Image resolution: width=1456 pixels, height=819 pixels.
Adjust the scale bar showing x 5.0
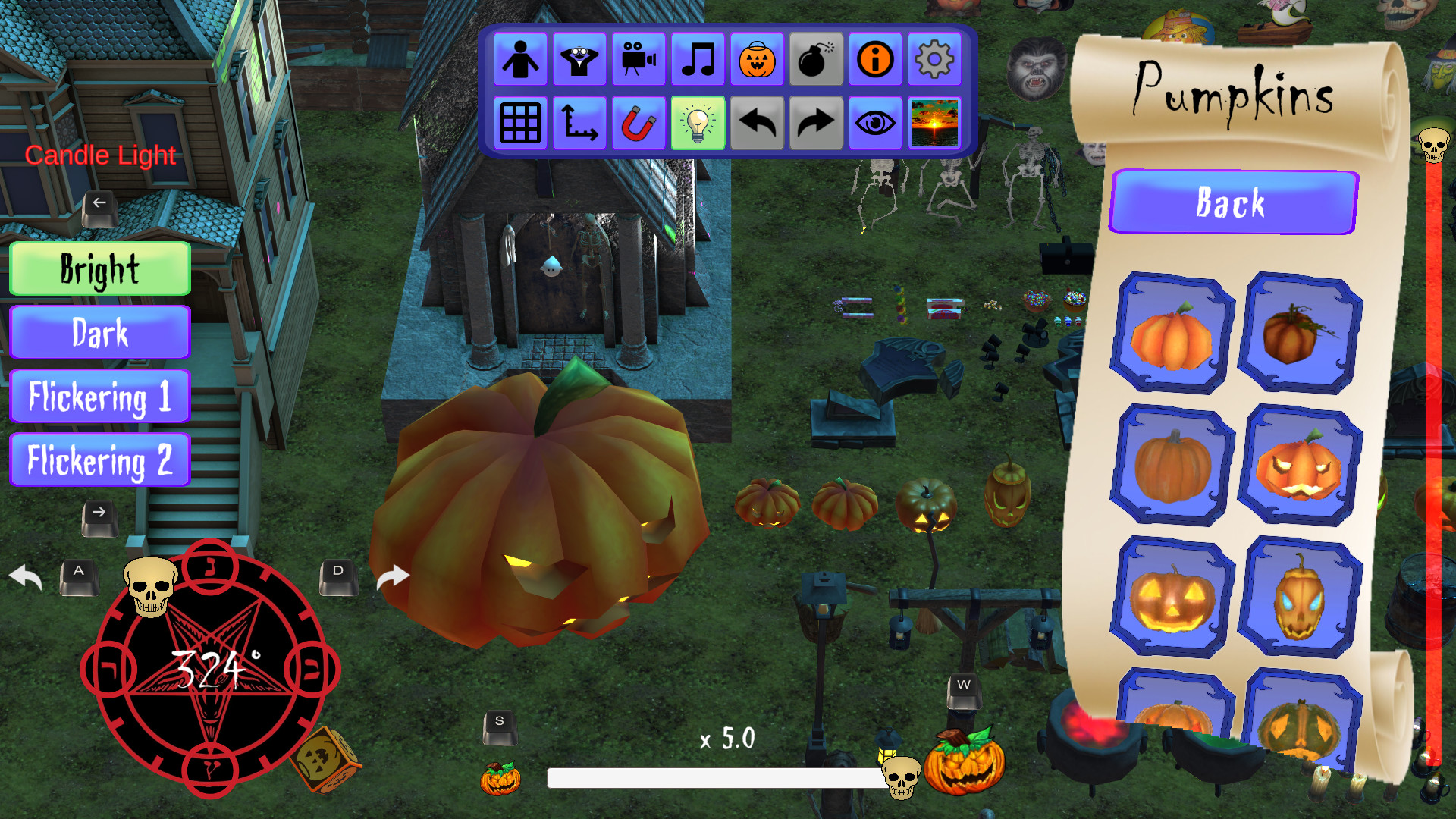click(711, 777)
